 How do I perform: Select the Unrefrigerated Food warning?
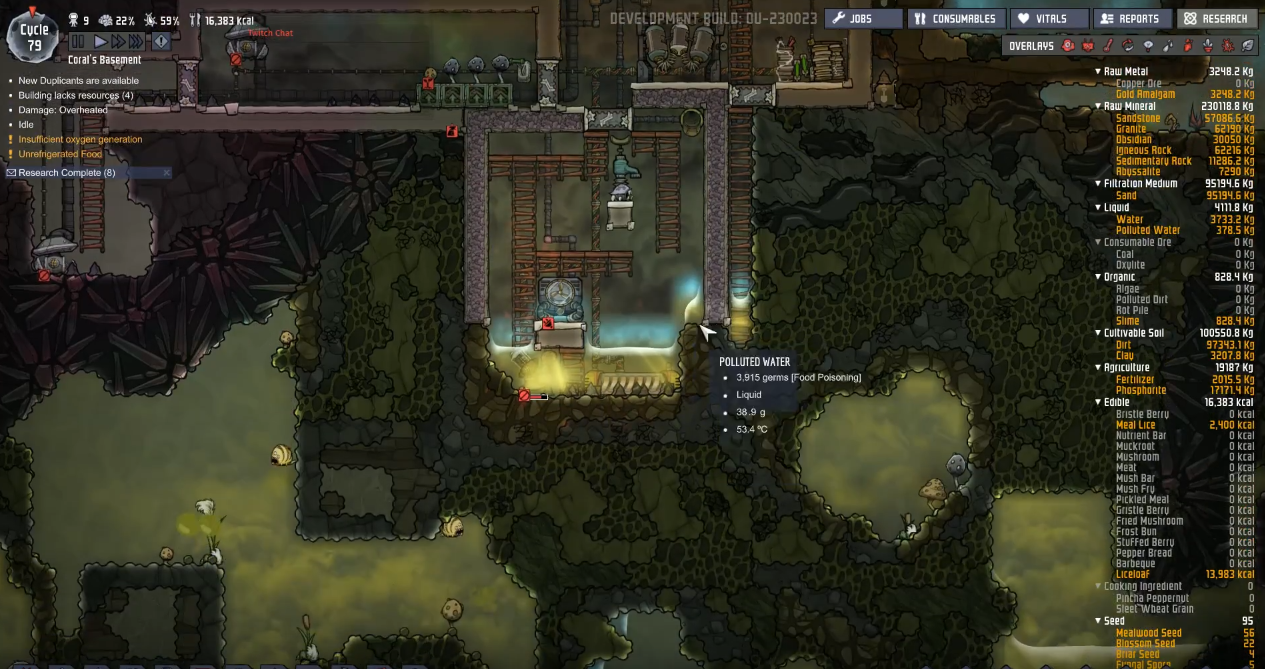coord(59,154)
